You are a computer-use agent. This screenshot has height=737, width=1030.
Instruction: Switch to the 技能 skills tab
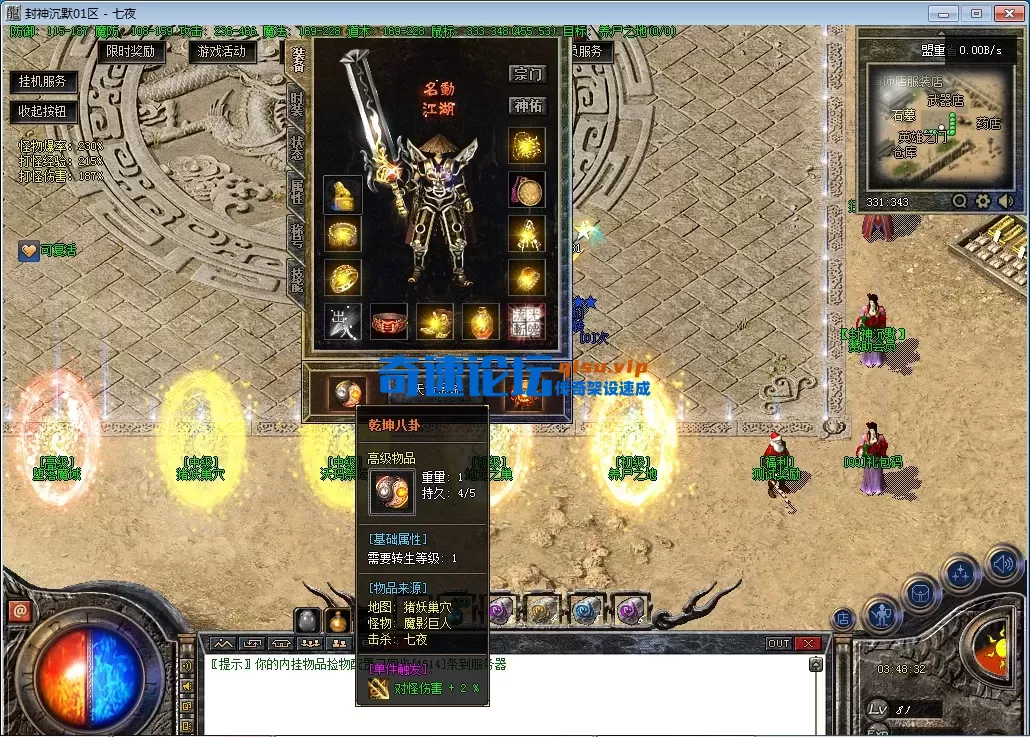296,278
